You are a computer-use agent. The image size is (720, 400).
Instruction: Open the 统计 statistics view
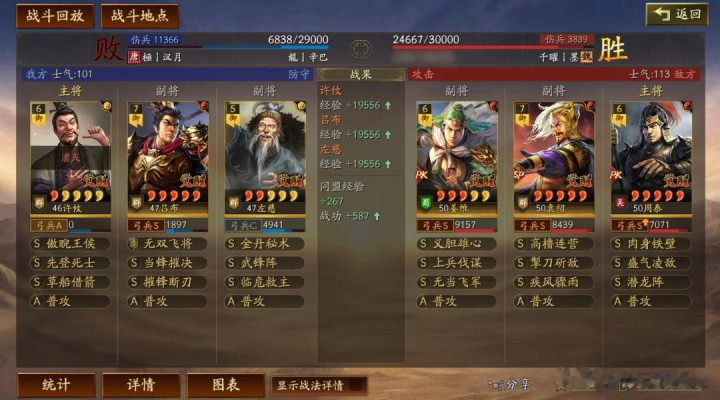[55, 385]
